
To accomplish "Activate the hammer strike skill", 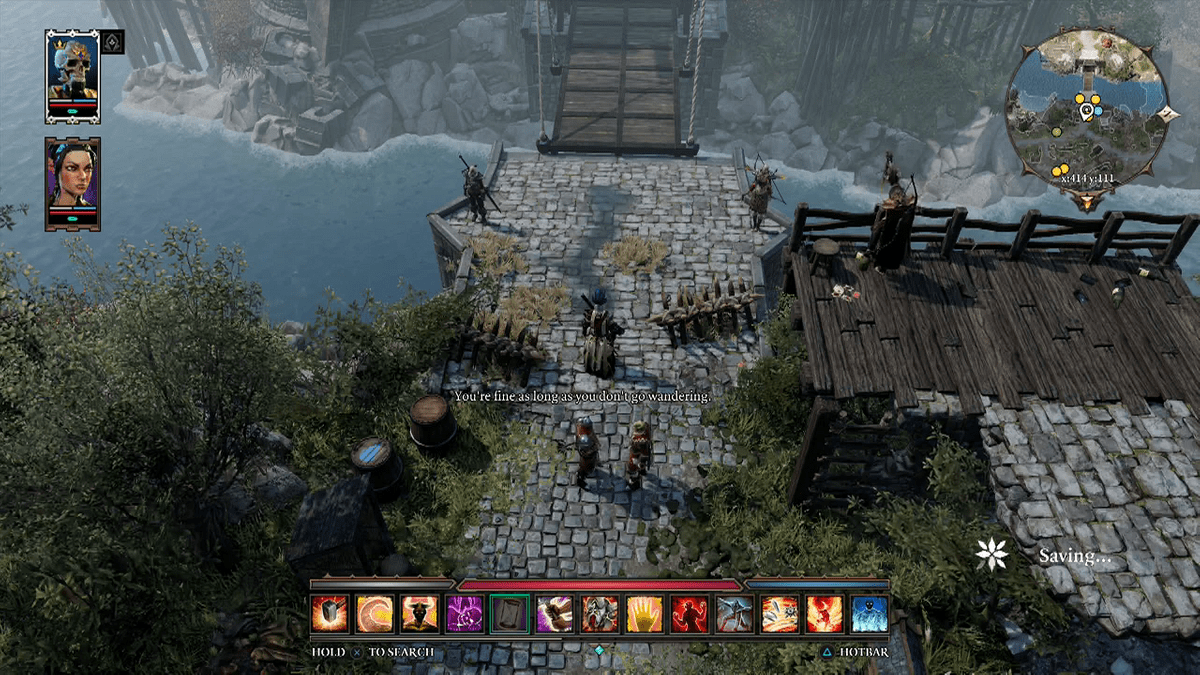I will (x=329, y=613).
